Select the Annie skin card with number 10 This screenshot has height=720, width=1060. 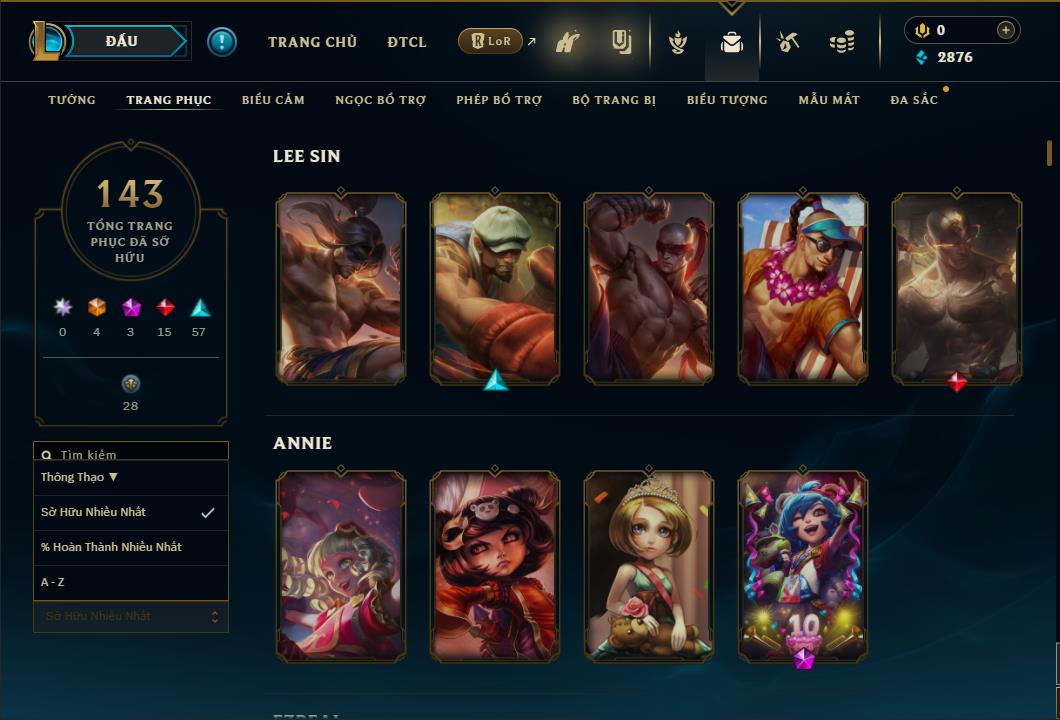tap(803, 566)
